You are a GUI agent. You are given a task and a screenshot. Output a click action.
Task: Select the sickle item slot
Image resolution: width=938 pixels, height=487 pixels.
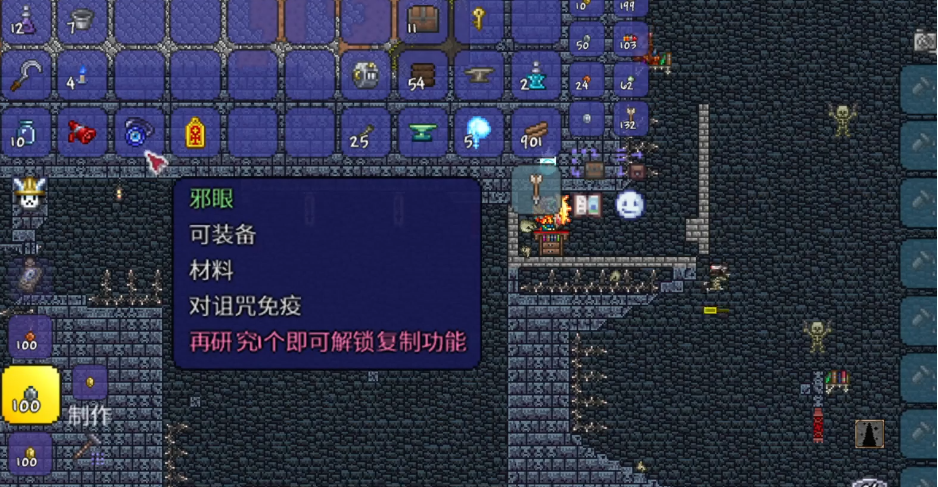click(24, 75)
